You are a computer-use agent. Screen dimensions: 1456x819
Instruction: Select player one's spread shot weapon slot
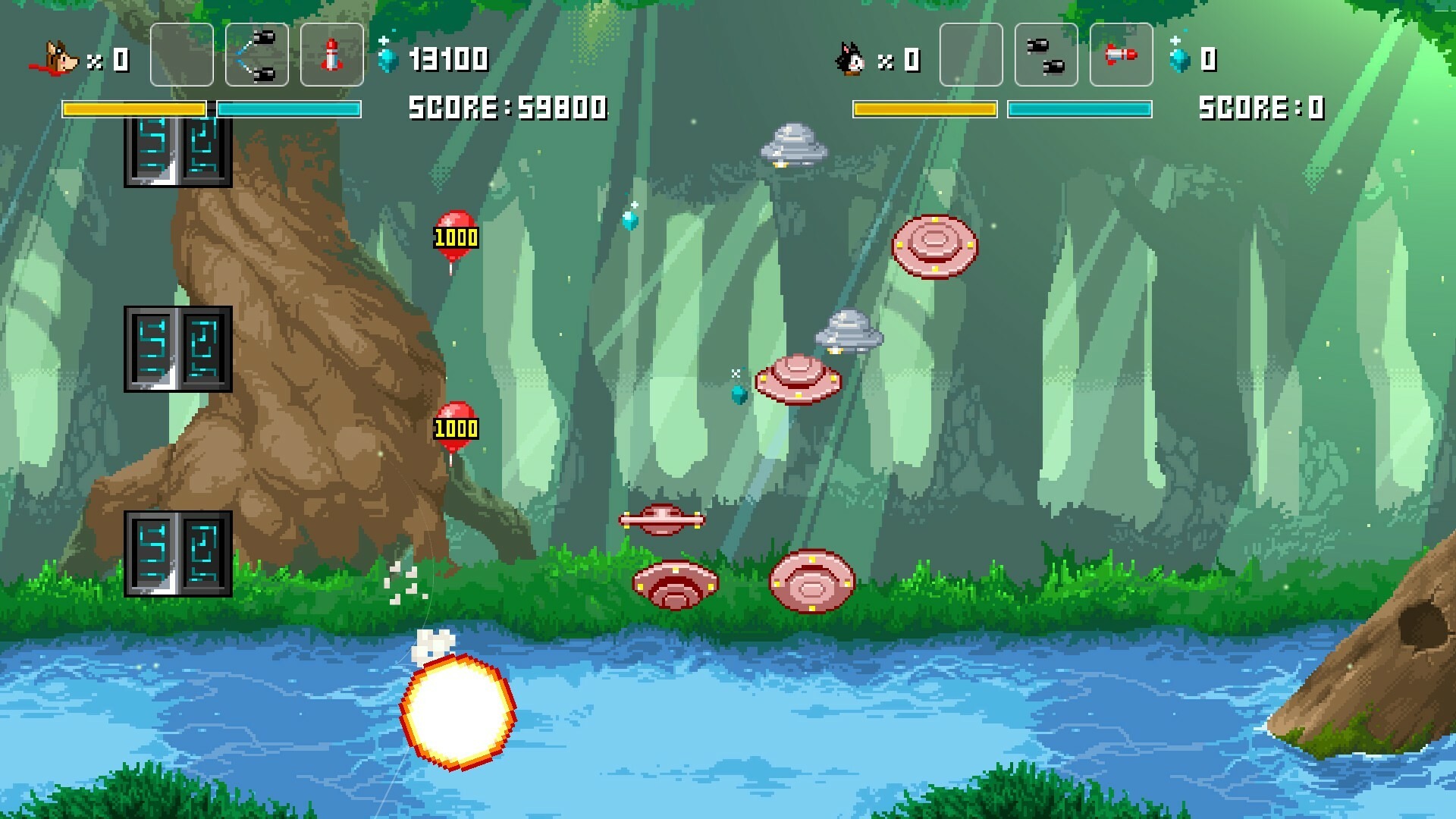256,55
